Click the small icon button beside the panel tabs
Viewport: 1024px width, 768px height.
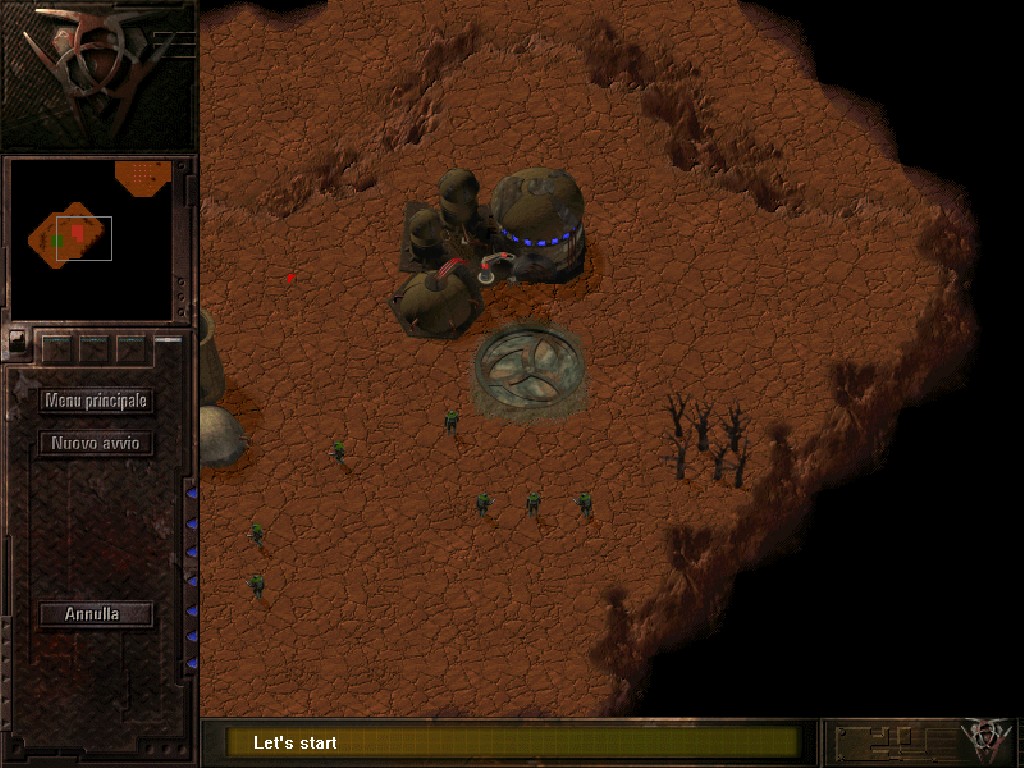point(17,340)
